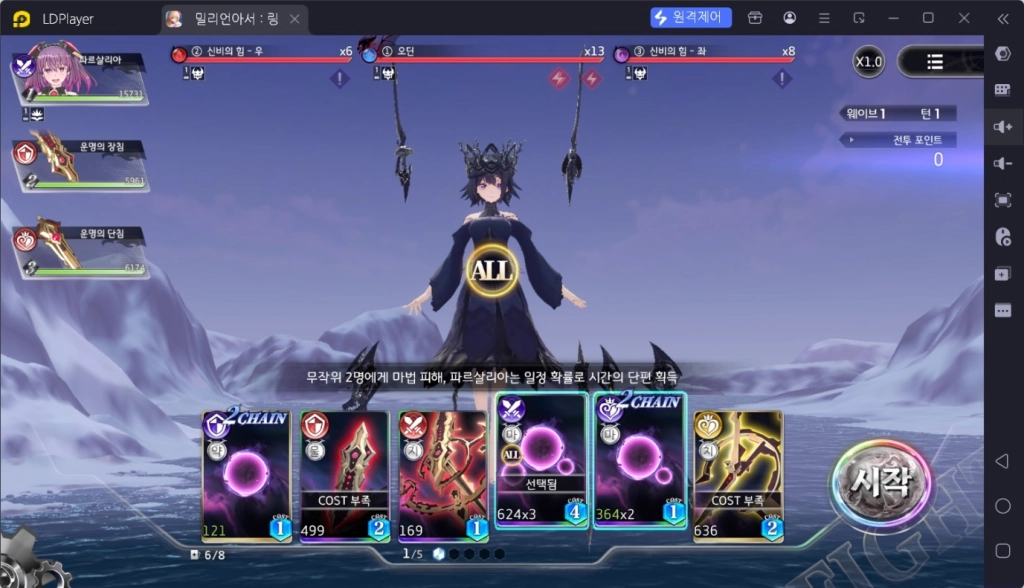The image size is (1024, 588).
Task: Pick the 169 damage red sword card
Action: tap(442, 476)
